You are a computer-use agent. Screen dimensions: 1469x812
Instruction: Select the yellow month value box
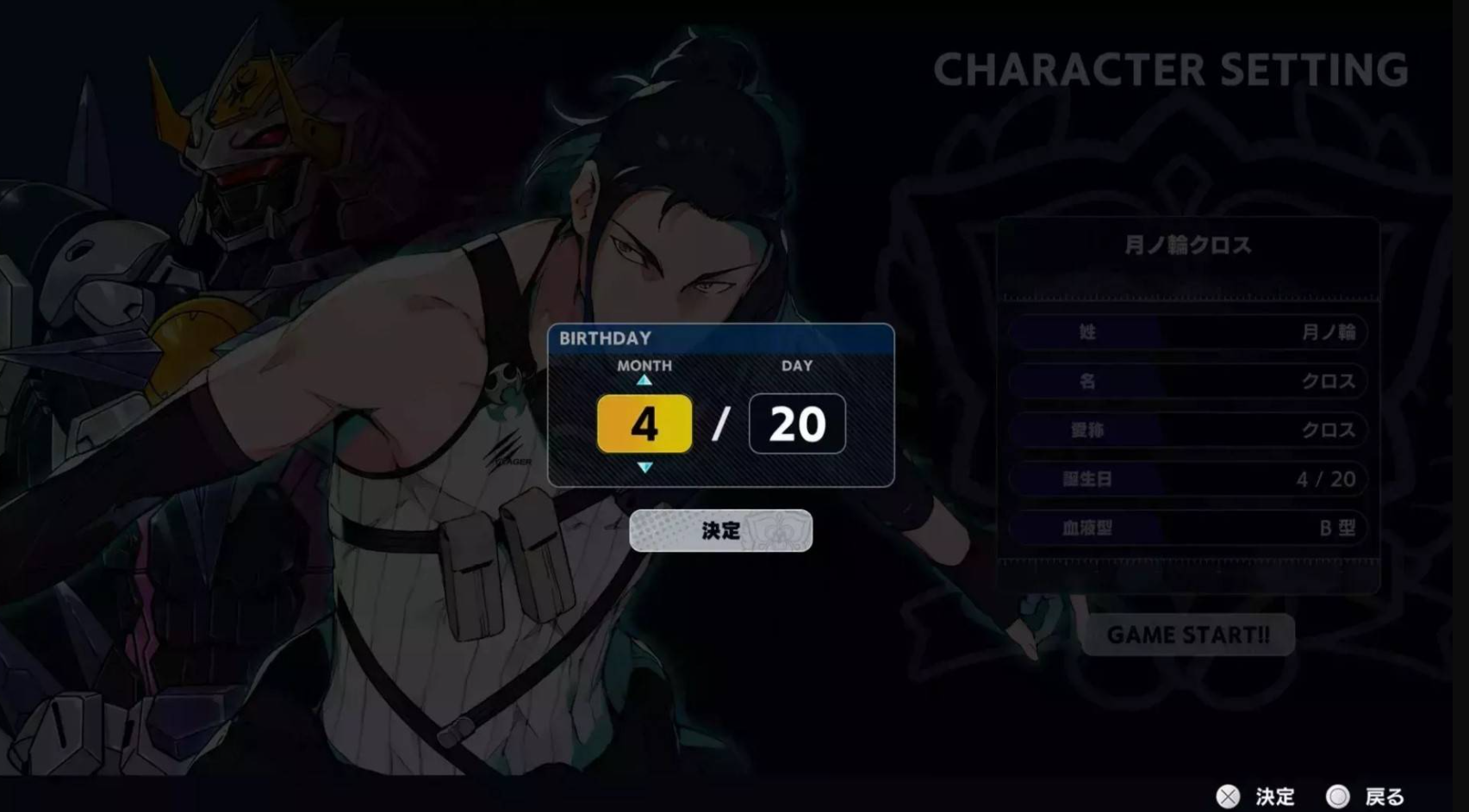pos(644,424)
